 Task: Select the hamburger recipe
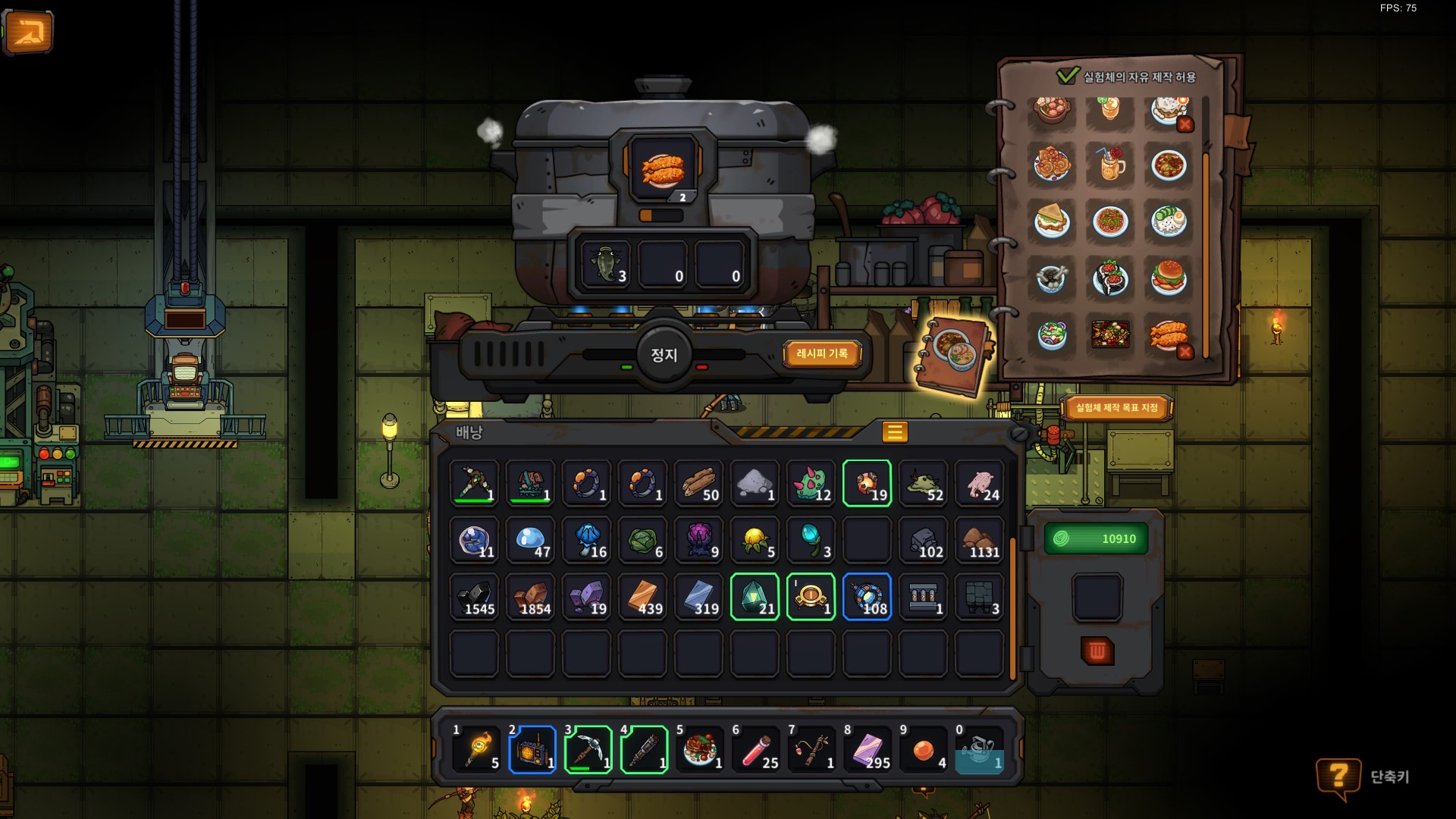(1168, 278)
